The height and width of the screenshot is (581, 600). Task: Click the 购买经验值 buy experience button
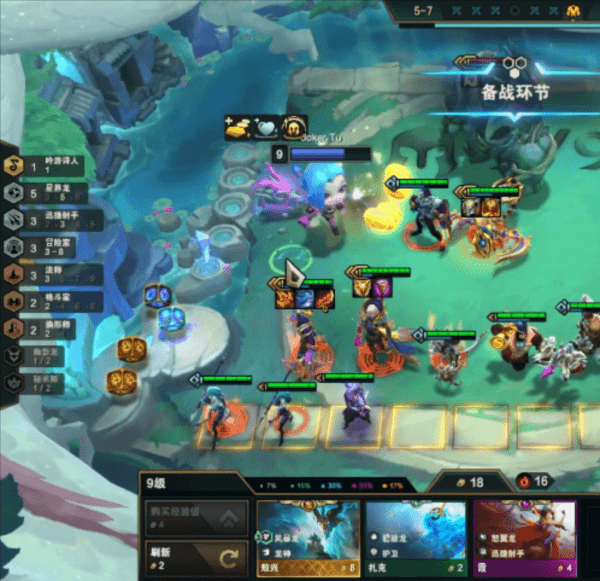click(x=194, y=518)
